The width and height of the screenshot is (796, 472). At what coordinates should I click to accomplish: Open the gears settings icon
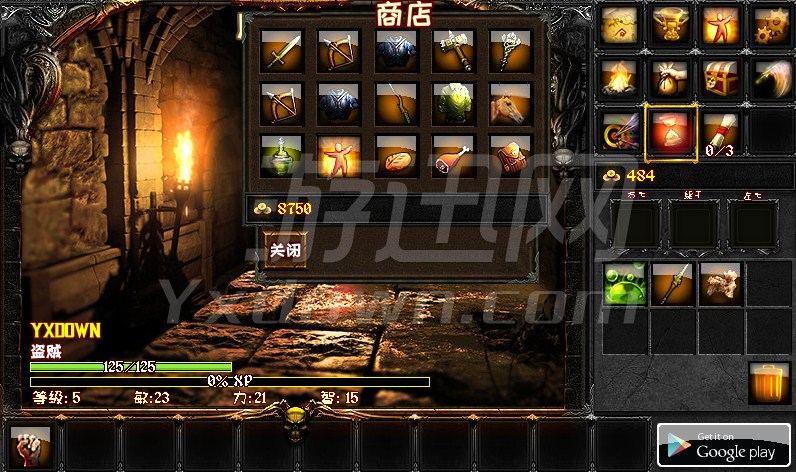pyautogui.click(x=771, y=24)
